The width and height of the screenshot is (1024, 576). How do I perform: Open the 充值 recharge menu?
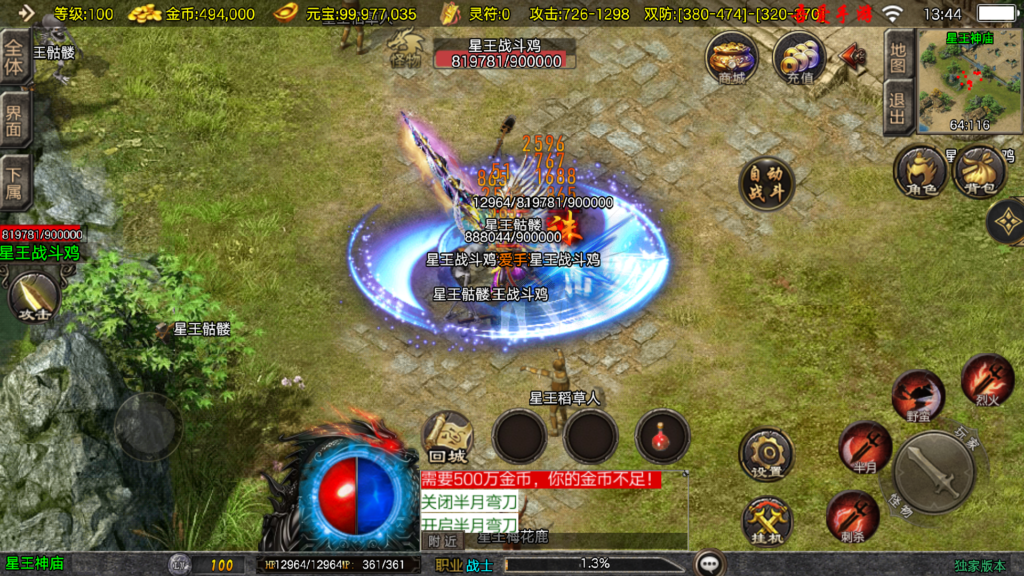tap(799, 58)
